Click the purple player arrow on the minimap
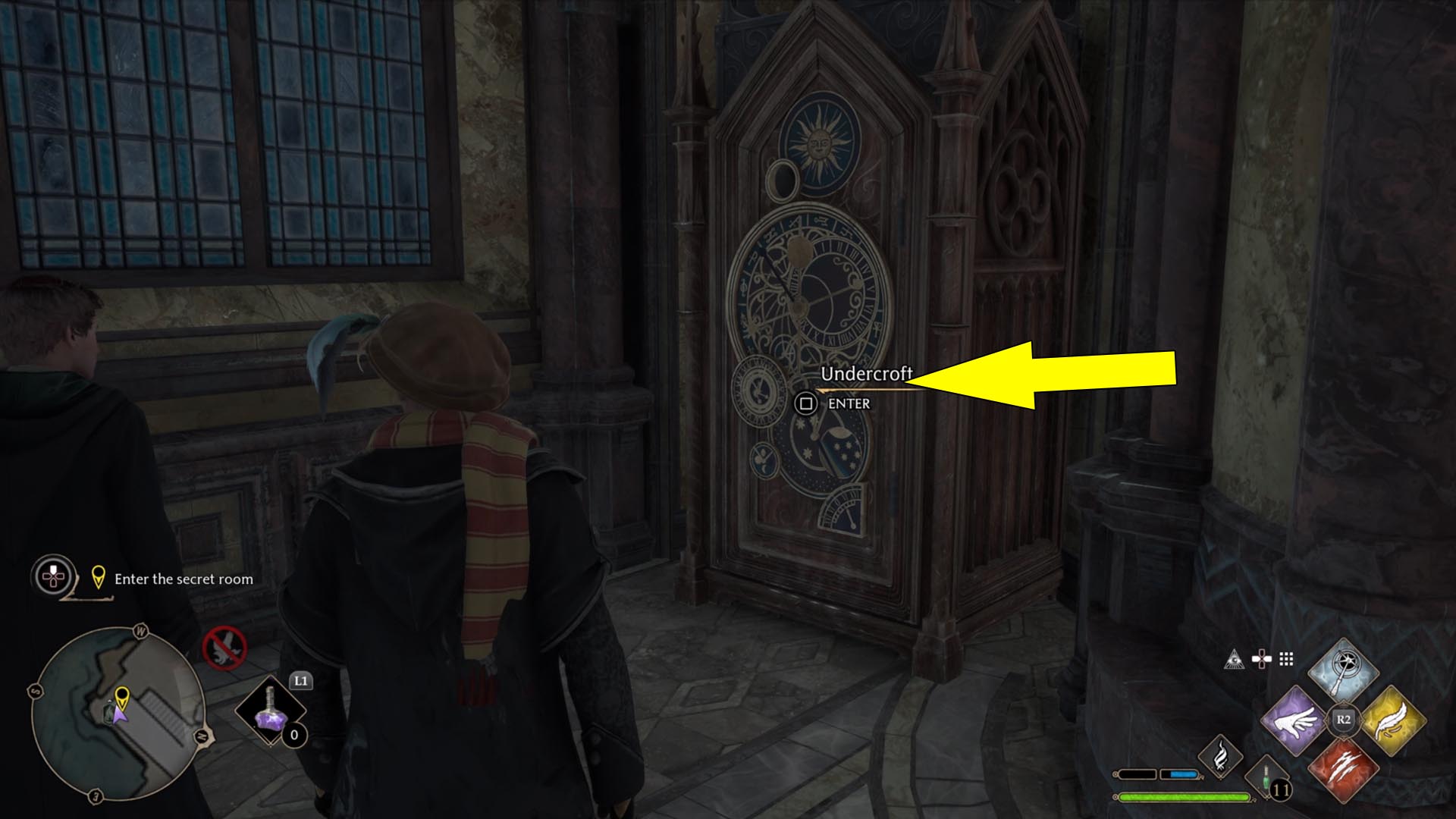The height and width of the screenshot is (819, 1456). (120, 714)
